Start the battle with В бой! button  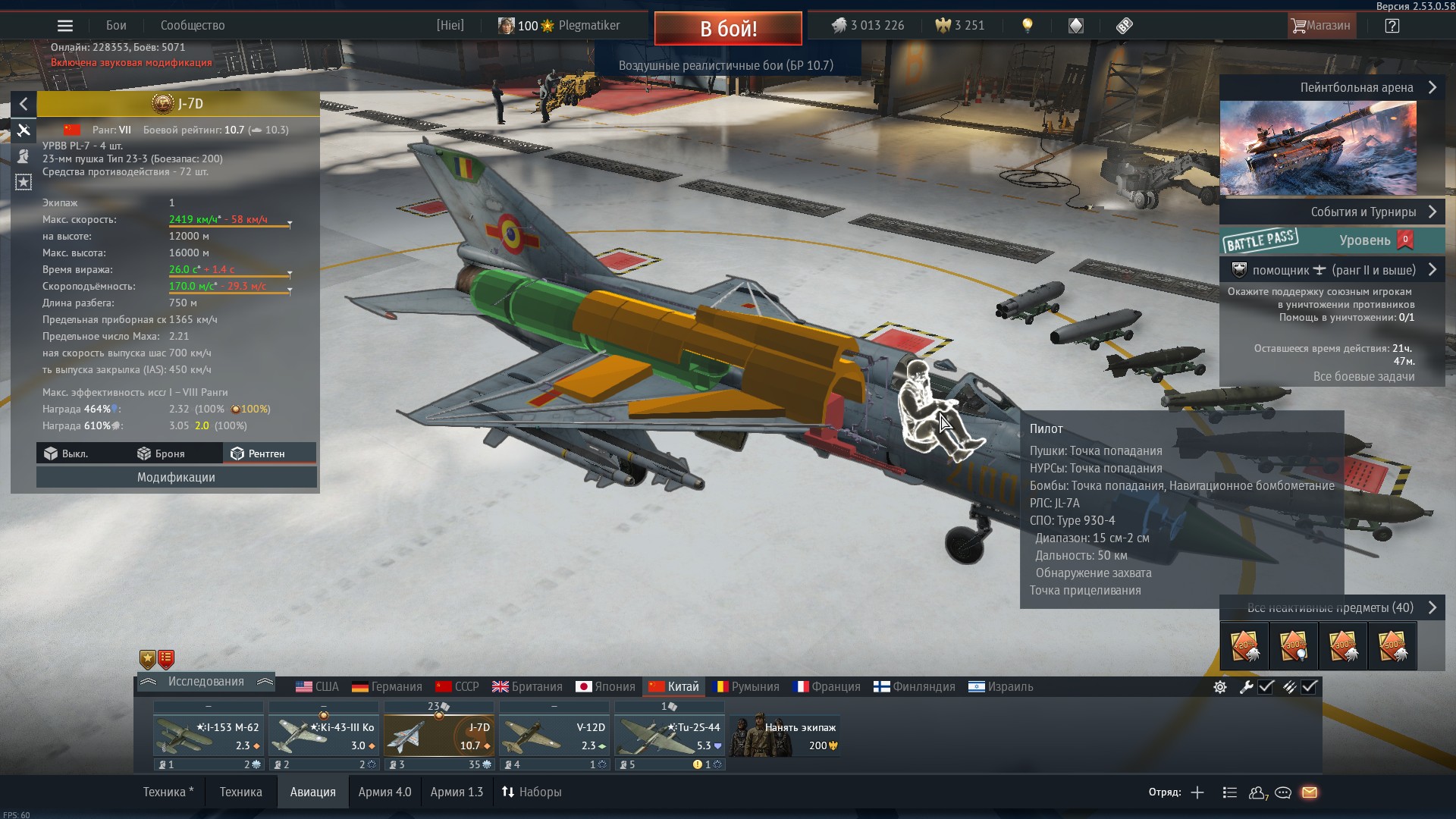pyautogui.click(x=727, y=29)
